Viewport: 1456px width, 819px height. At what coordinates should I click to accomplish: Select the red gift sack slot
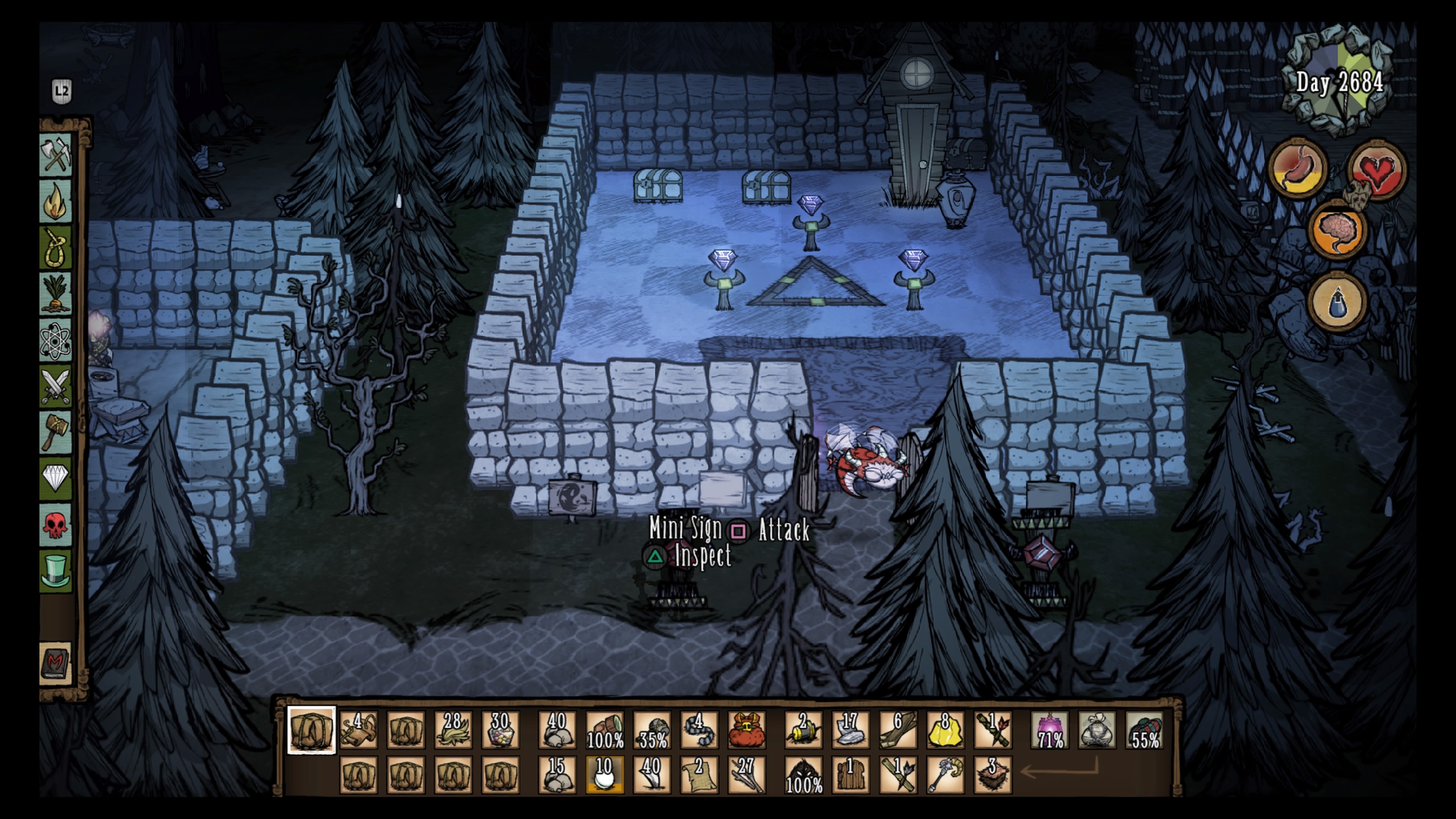tap(746, 730)
